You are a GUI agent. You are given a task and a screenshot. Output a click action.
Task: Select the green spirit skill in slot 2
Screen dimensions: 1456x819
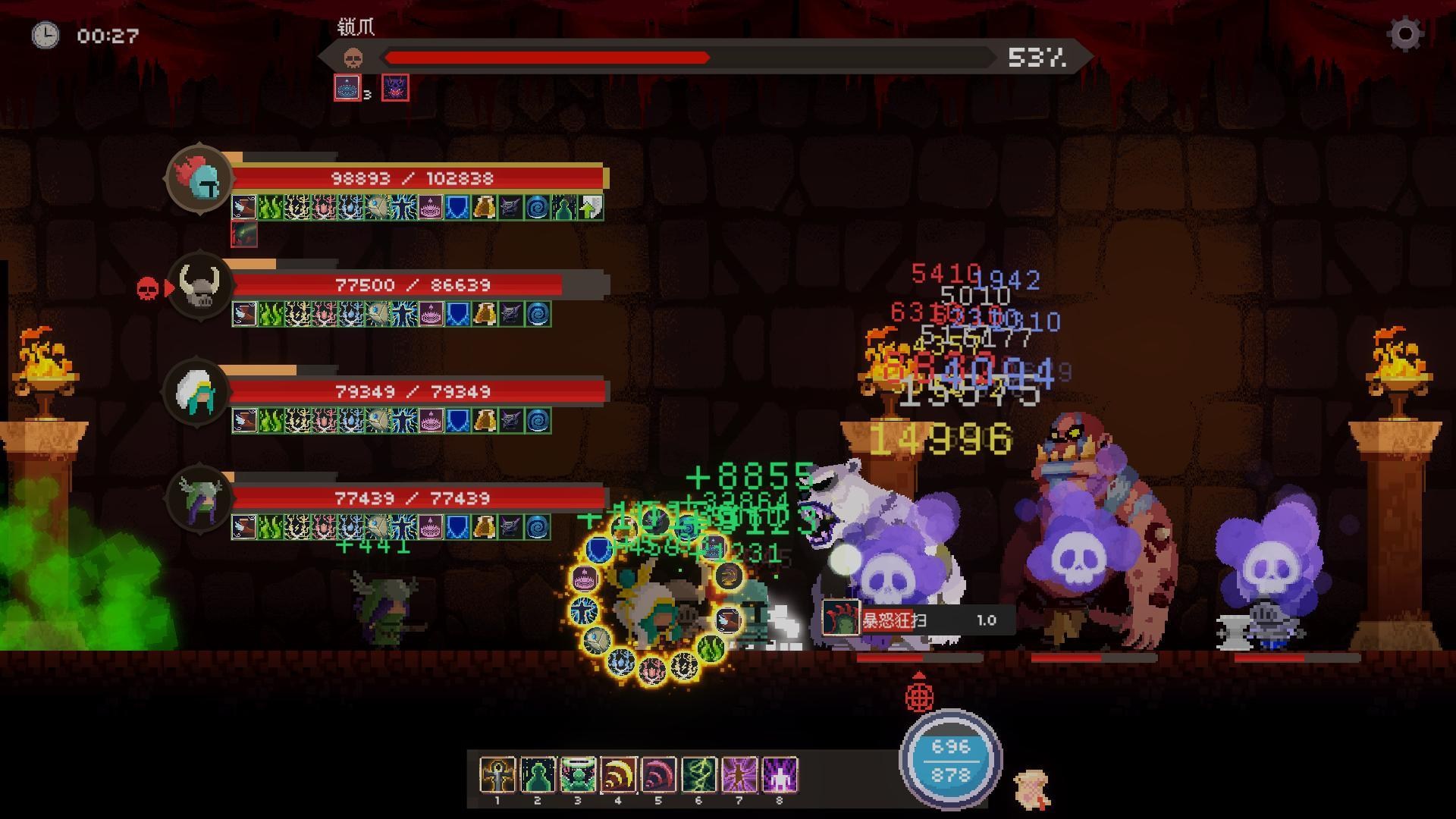(x=539, y=773)
